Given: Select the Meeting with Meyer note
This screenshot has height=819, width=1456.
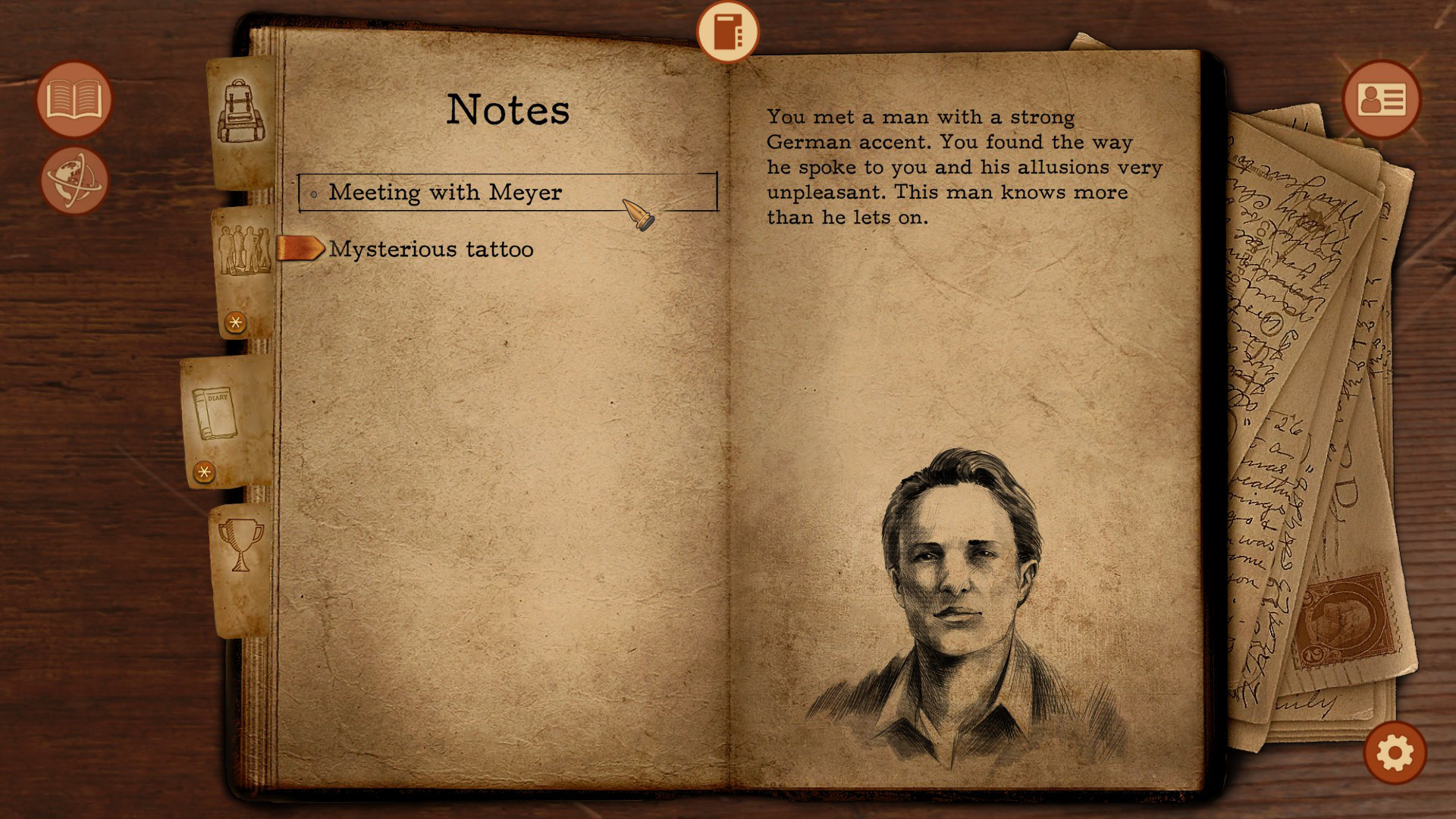Looking at the screenshot, I should point(445,193).
